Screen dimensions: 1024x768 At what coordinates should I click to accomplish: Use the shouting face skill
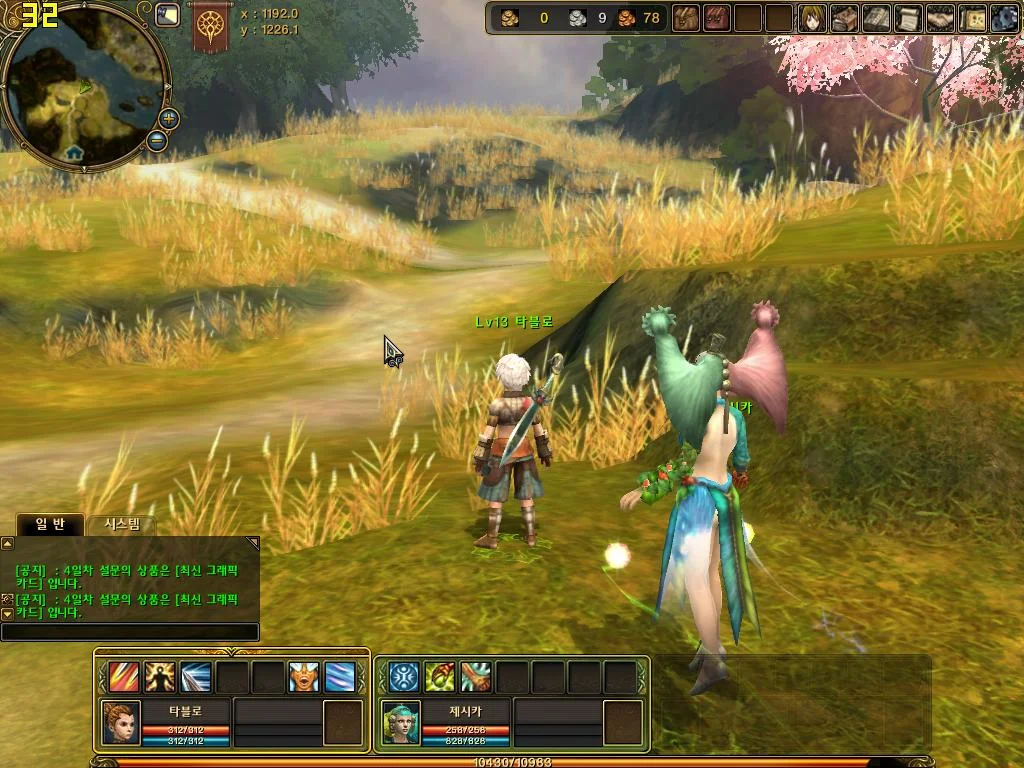point(304,677)
